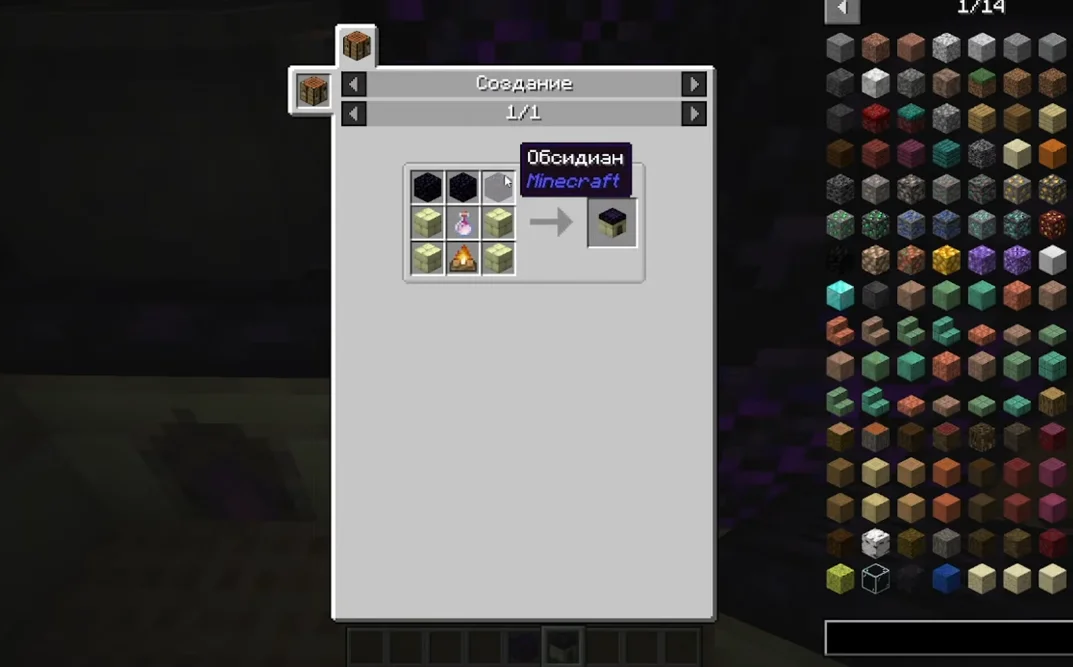Pick the bright yellow gold block
Image resolution: width=1073 pixels, height=667 pixels.
(946, 260)
